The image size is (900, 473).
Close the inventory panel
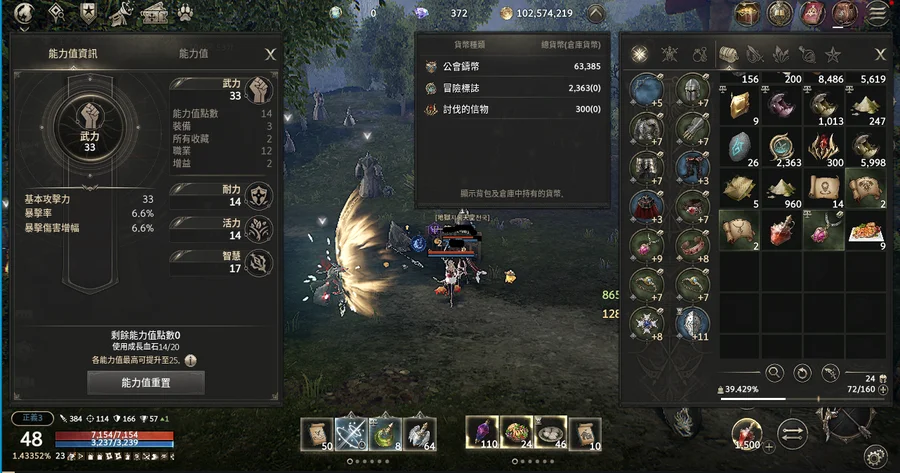click(x=880, y=54)
